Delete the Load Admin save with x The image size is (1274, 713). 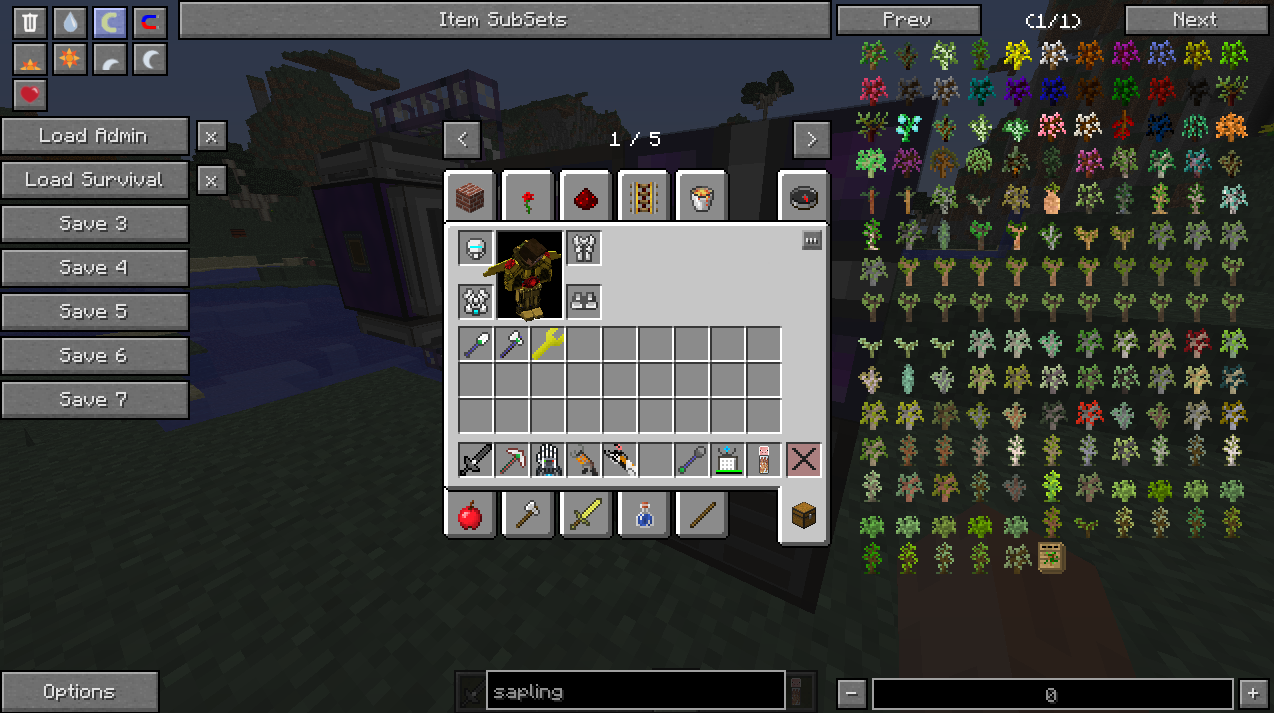click(211, 136)
